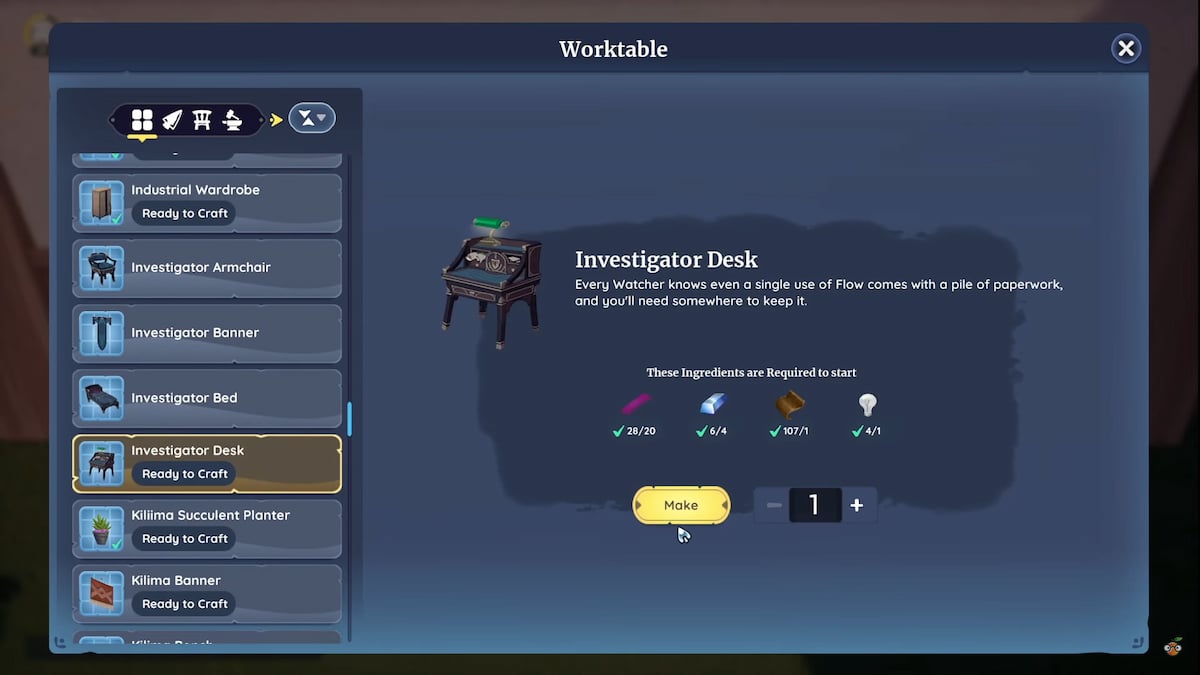Click the brown leather ingredient icon
The image size is (1200, 675).
790,404
